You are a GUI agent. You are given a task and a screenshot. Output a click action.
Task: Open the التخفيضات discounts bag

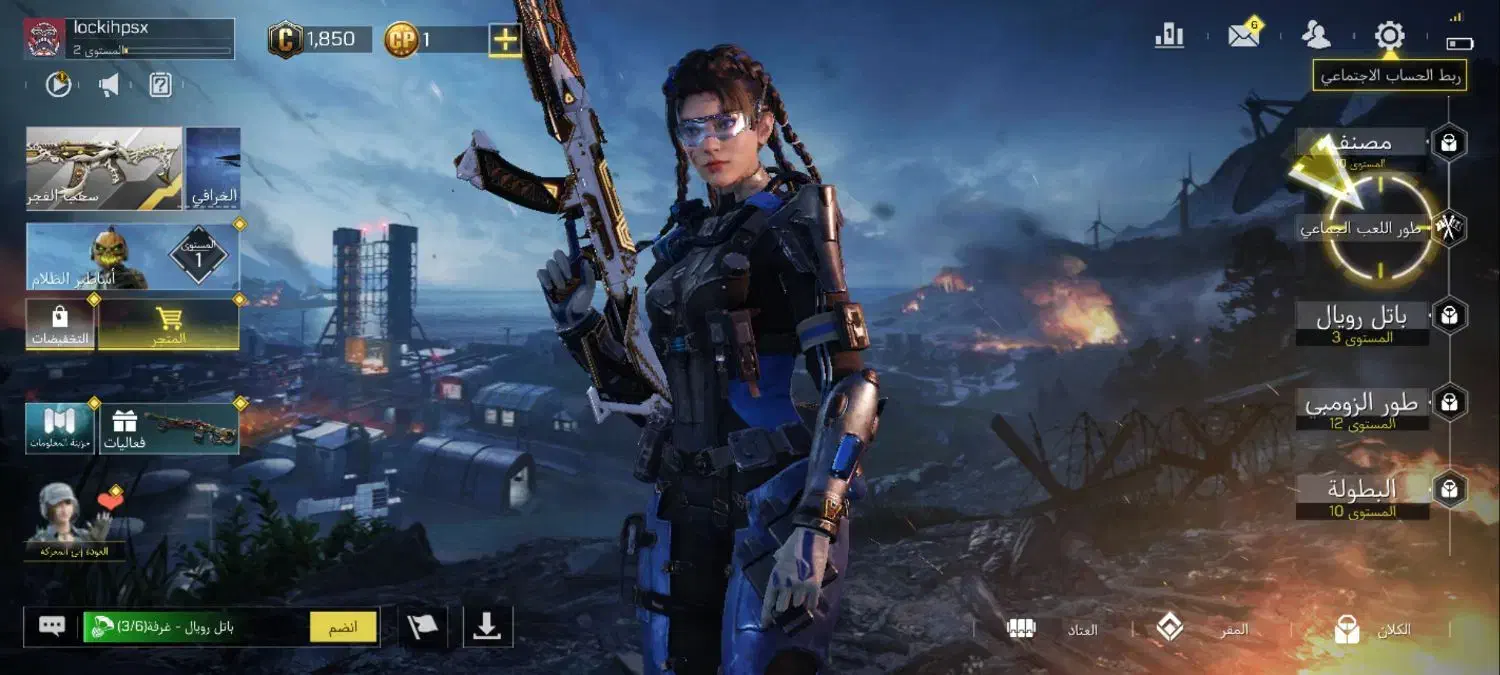[60, 324]
